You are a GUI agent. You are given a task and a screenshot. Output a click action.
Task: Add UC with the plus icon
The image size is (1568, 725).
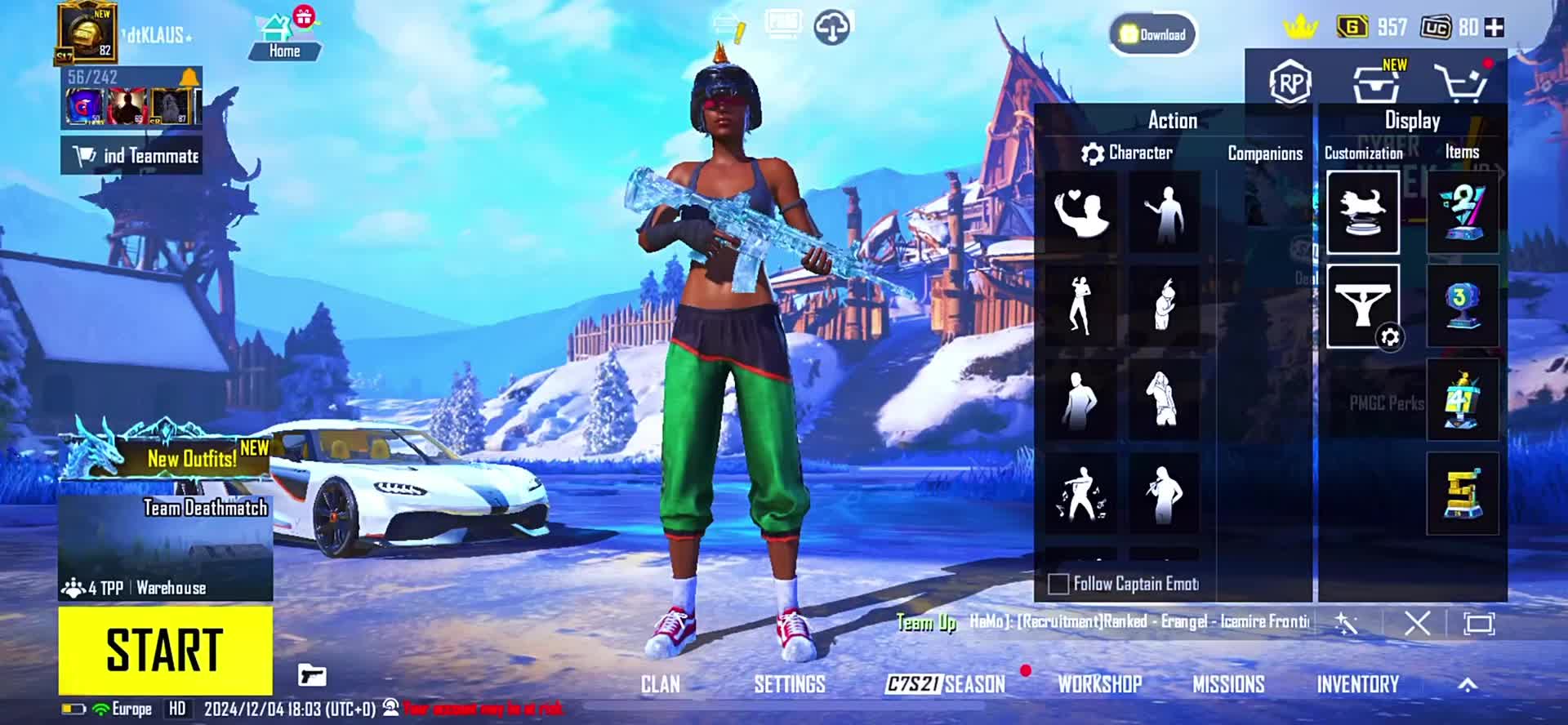[x=1494, y=28]
